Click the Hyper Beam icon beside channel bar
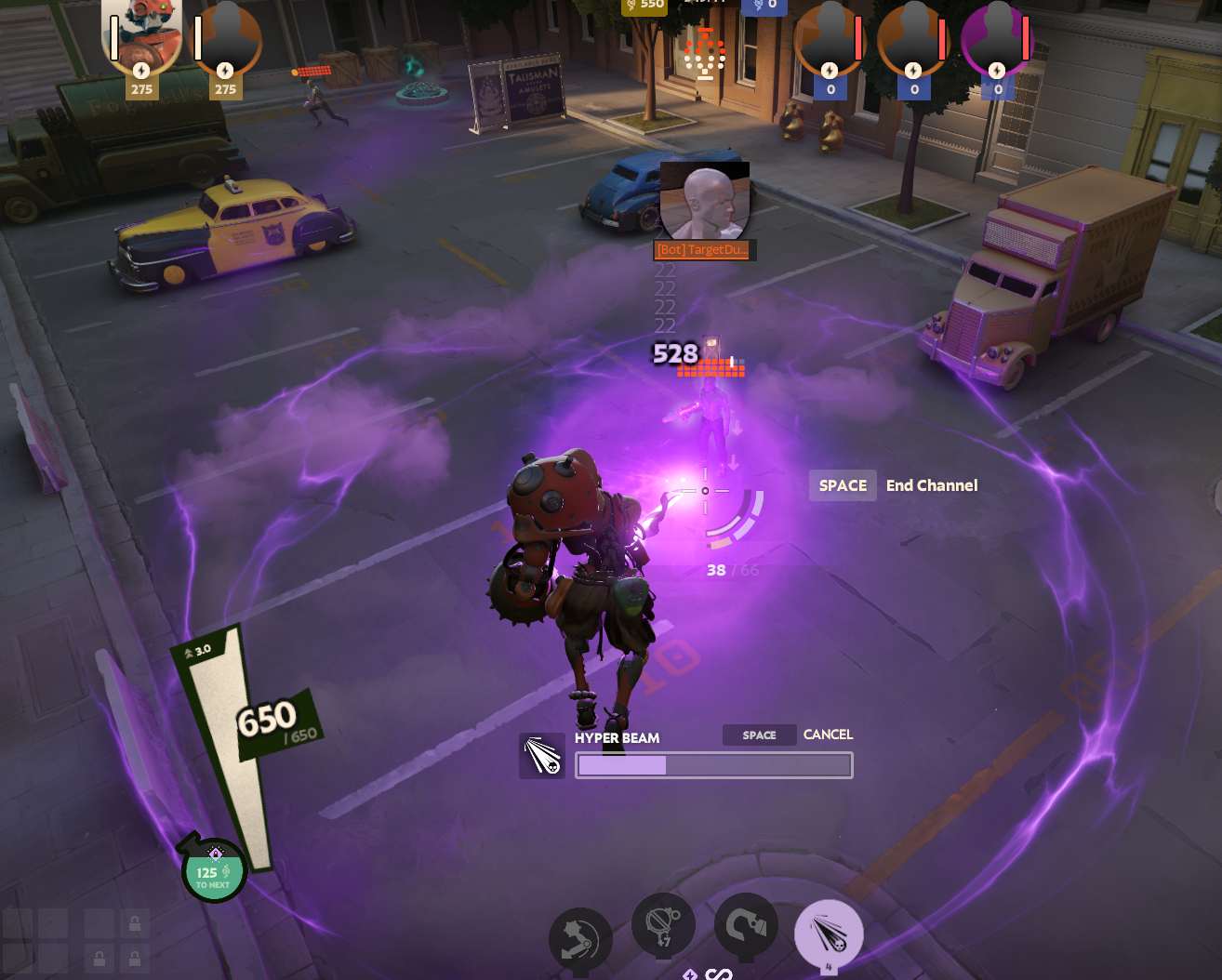The image size is (1222, 980). [542, 755]
